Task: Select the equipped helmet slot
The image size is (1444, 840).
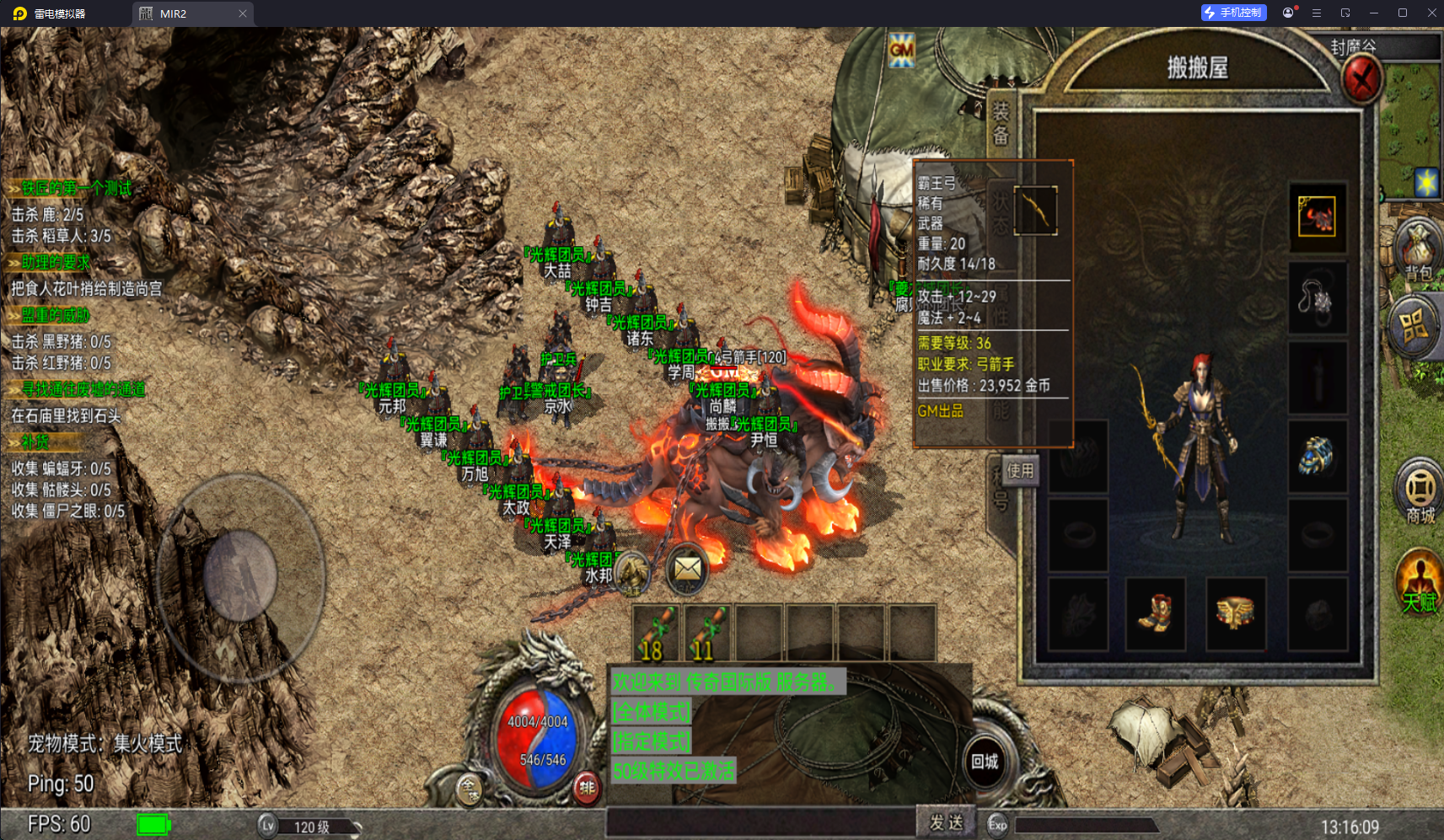Action: (1317, 217)
